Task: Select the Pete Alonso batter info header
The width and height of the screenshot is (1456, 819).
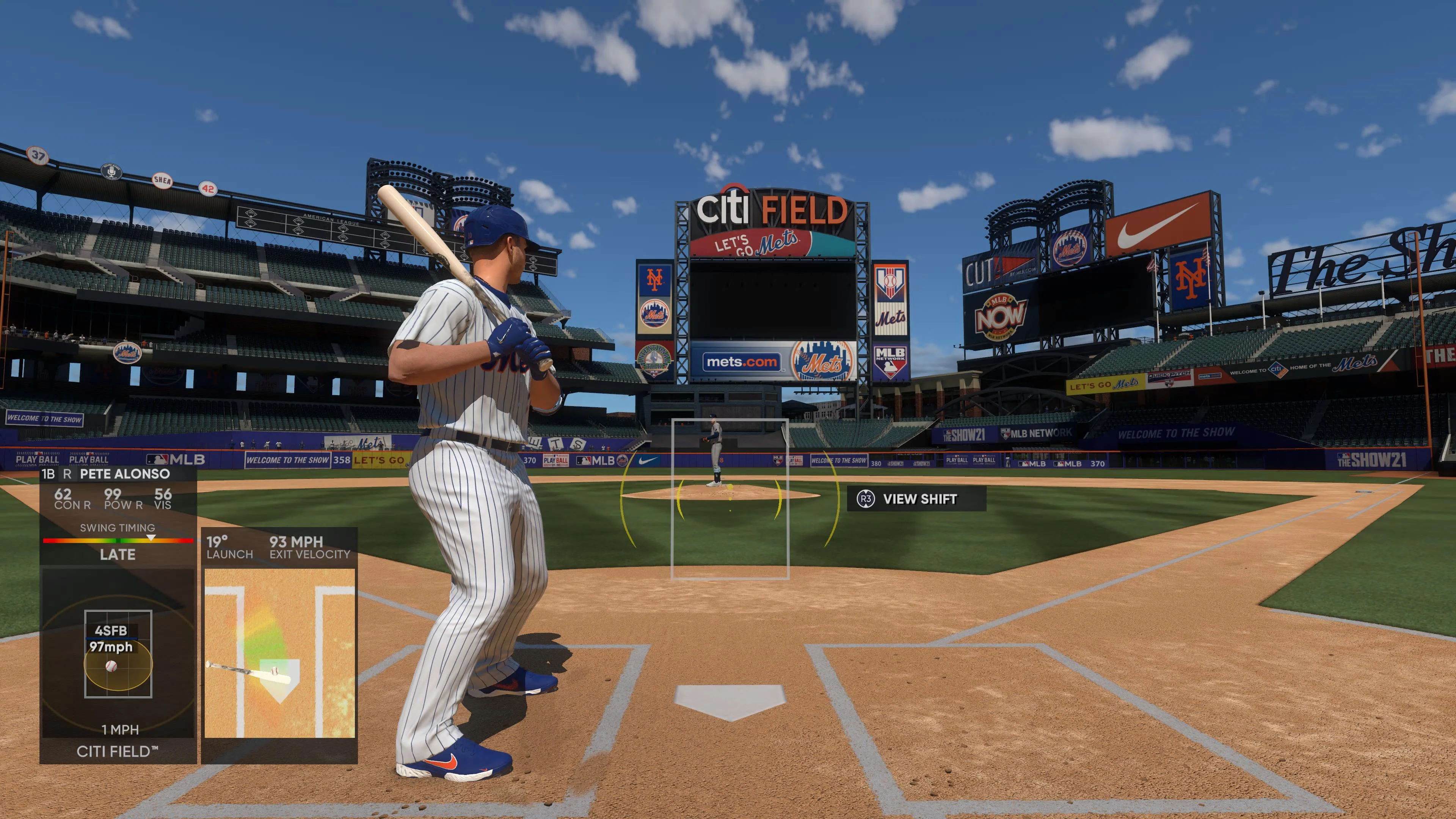Action: click(x=118, y=474)
